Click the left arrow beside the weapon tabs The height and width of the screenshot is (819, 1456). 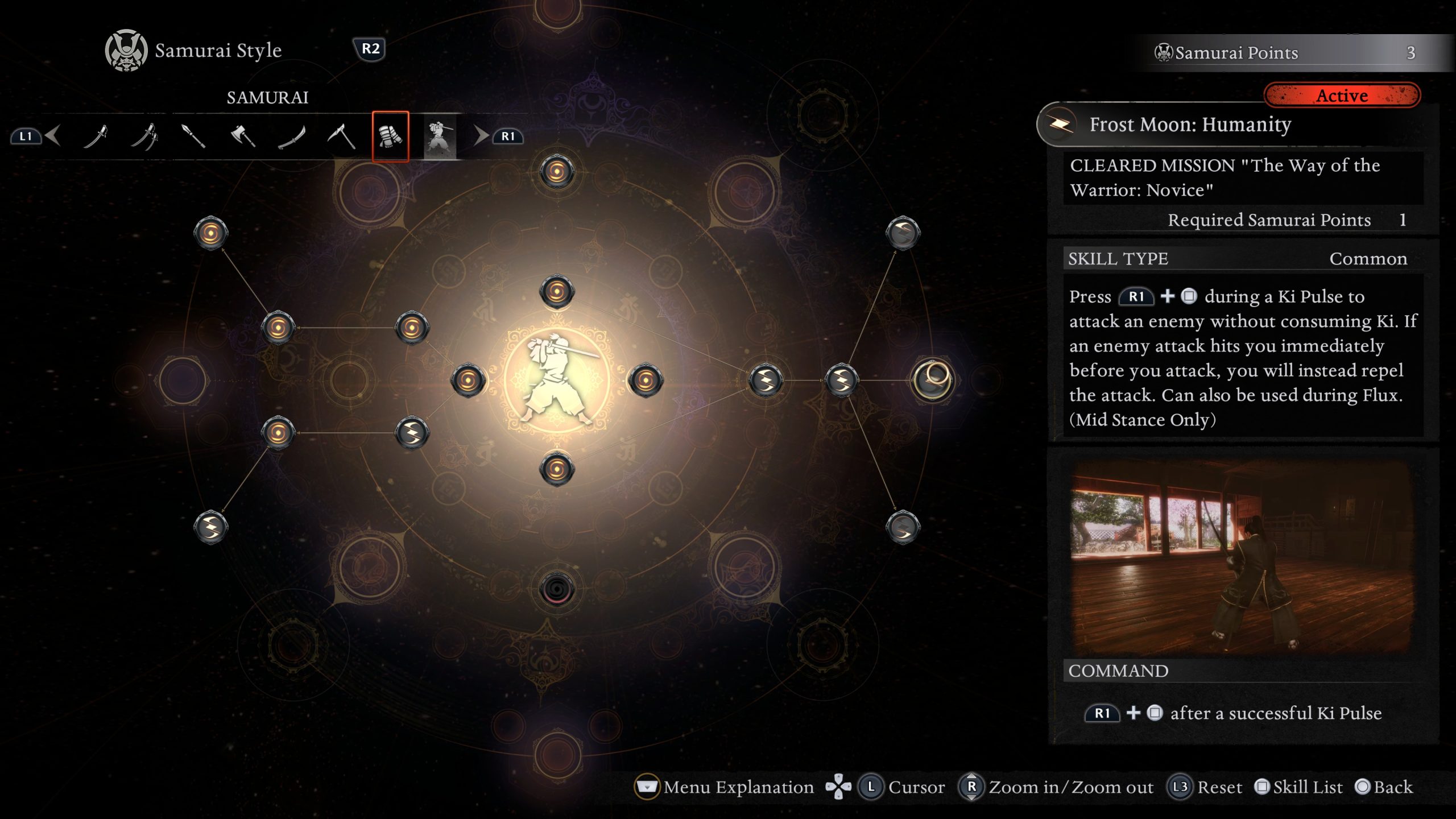(x=53, y=136)
